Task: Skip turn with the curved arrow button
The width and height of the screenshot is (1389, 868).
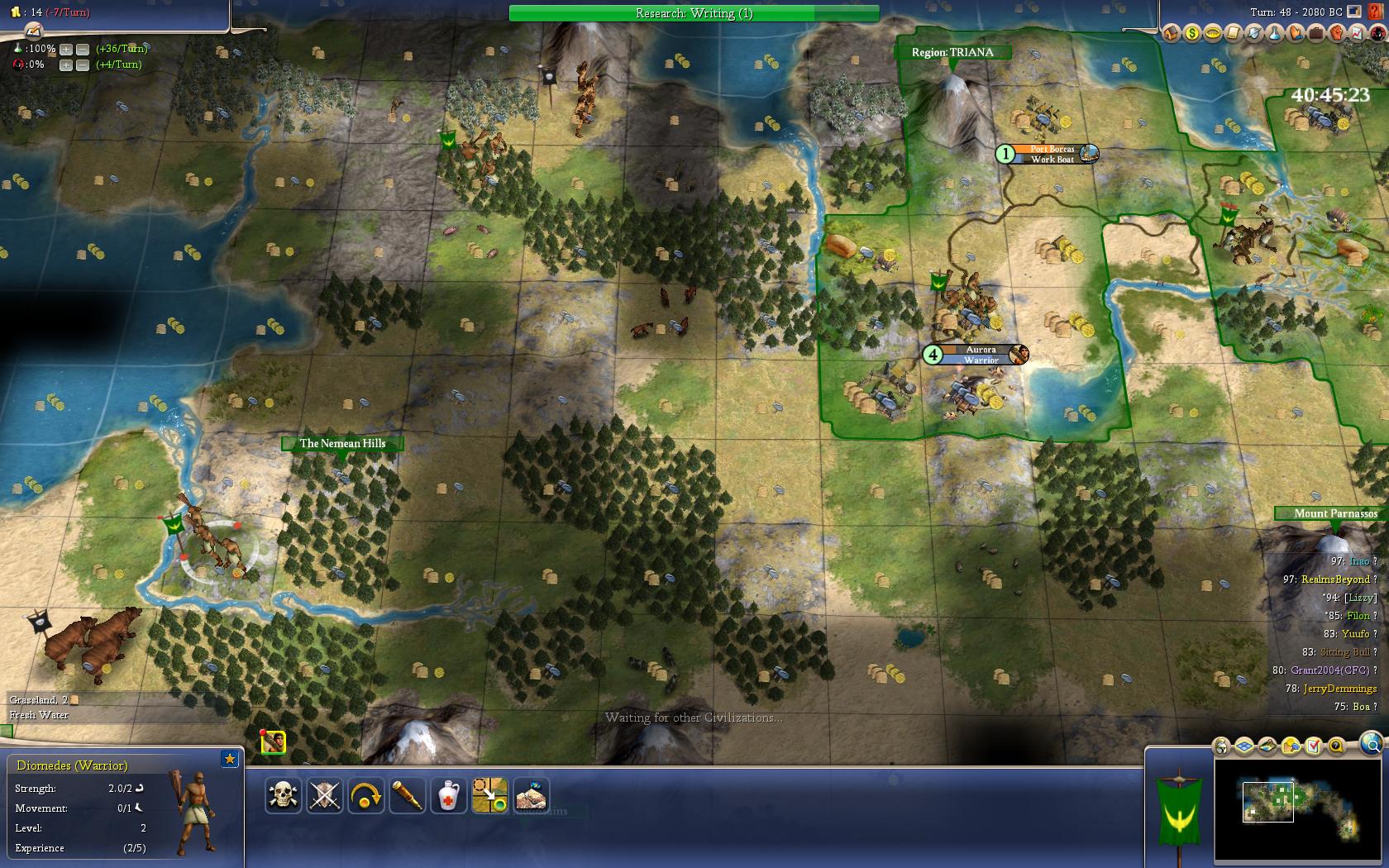Action: [366, 796]
